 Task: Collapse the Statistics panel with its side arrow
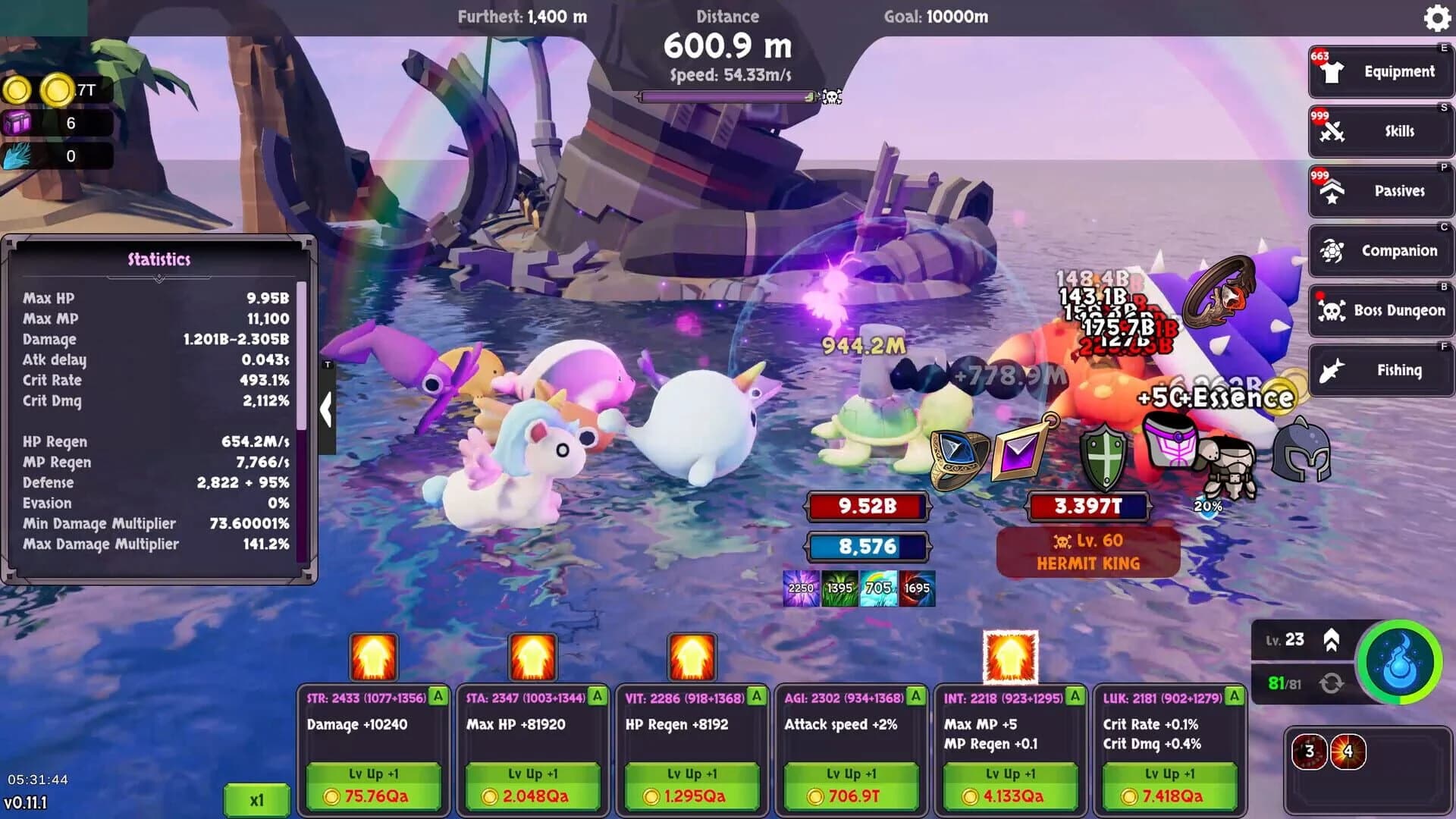[328, 409]
